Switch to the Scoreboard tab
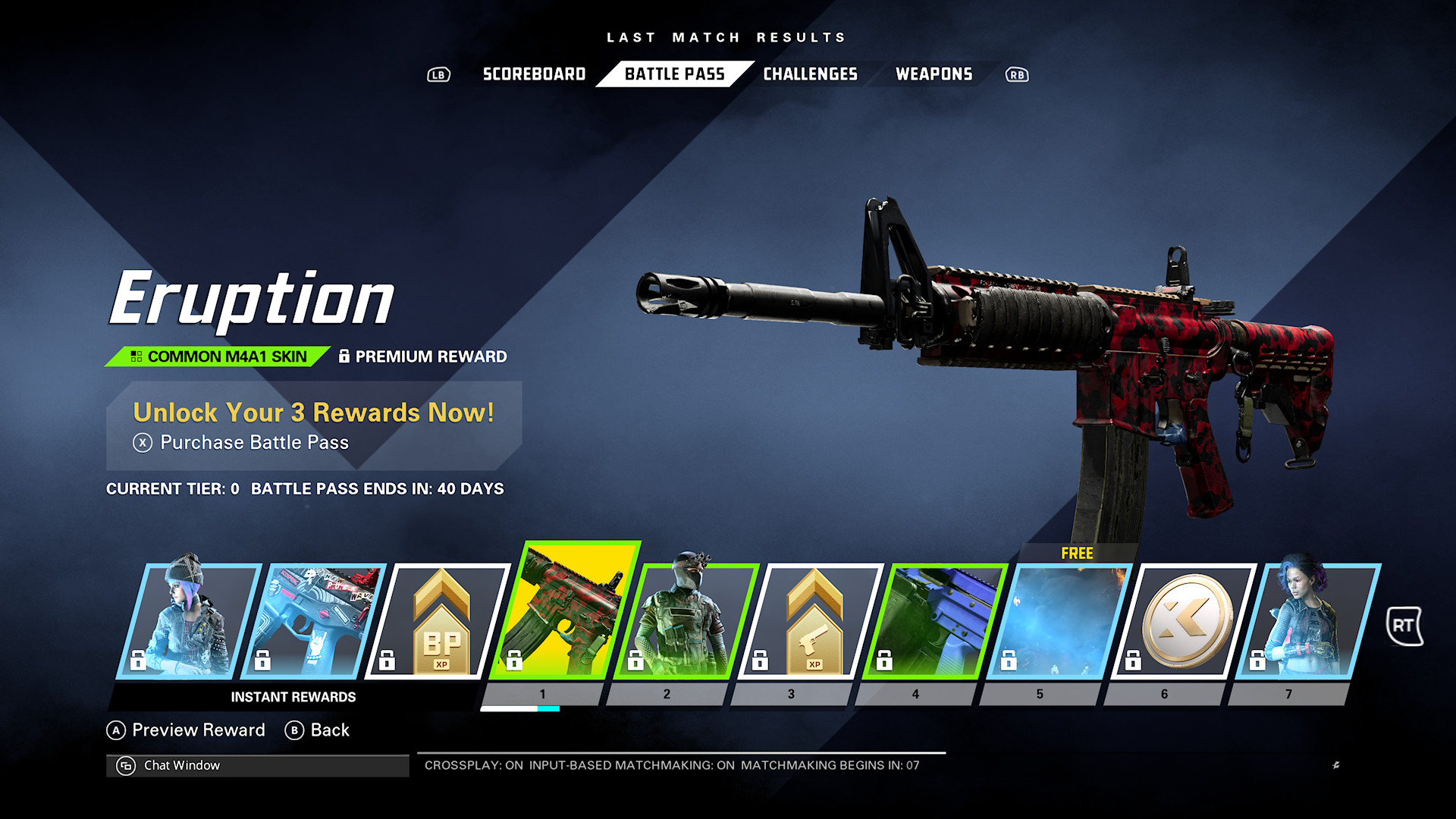The width and height of the screenshot is (1456, 819). click(534, 74)
